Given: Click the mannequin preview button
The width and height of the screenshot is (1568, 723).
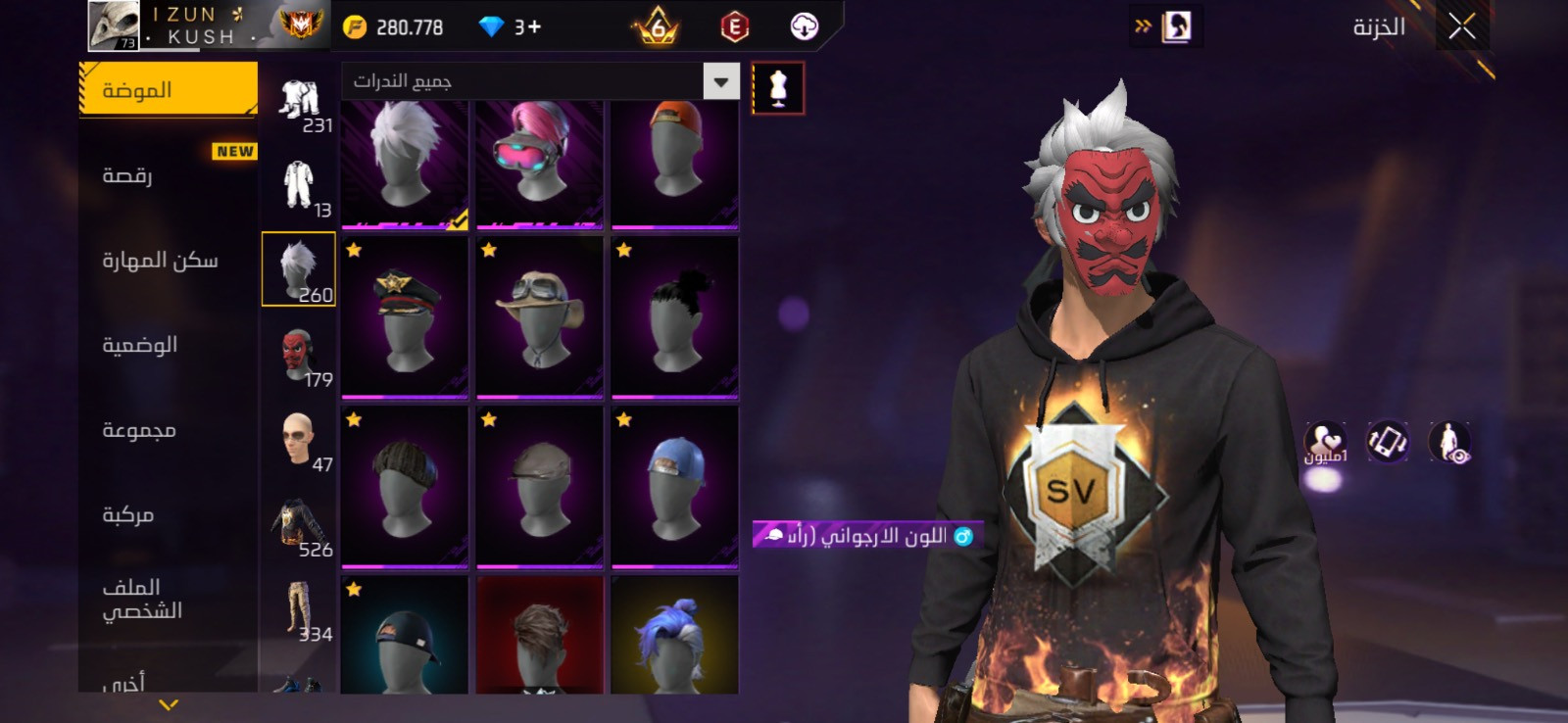Looking at the screenshot, I should click(x=778, y=88).
